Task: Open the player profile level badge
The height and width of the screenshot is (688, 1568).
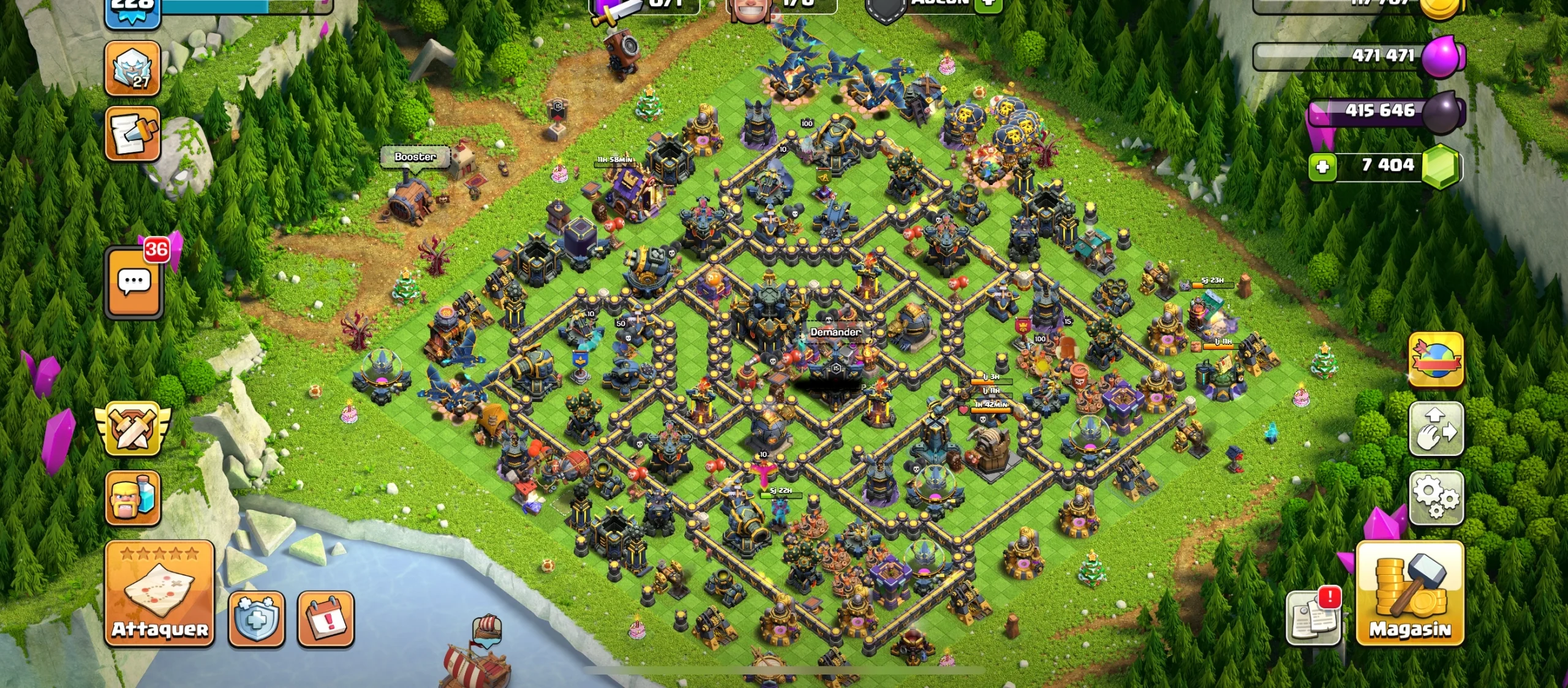Action: (x=132, y=7)
